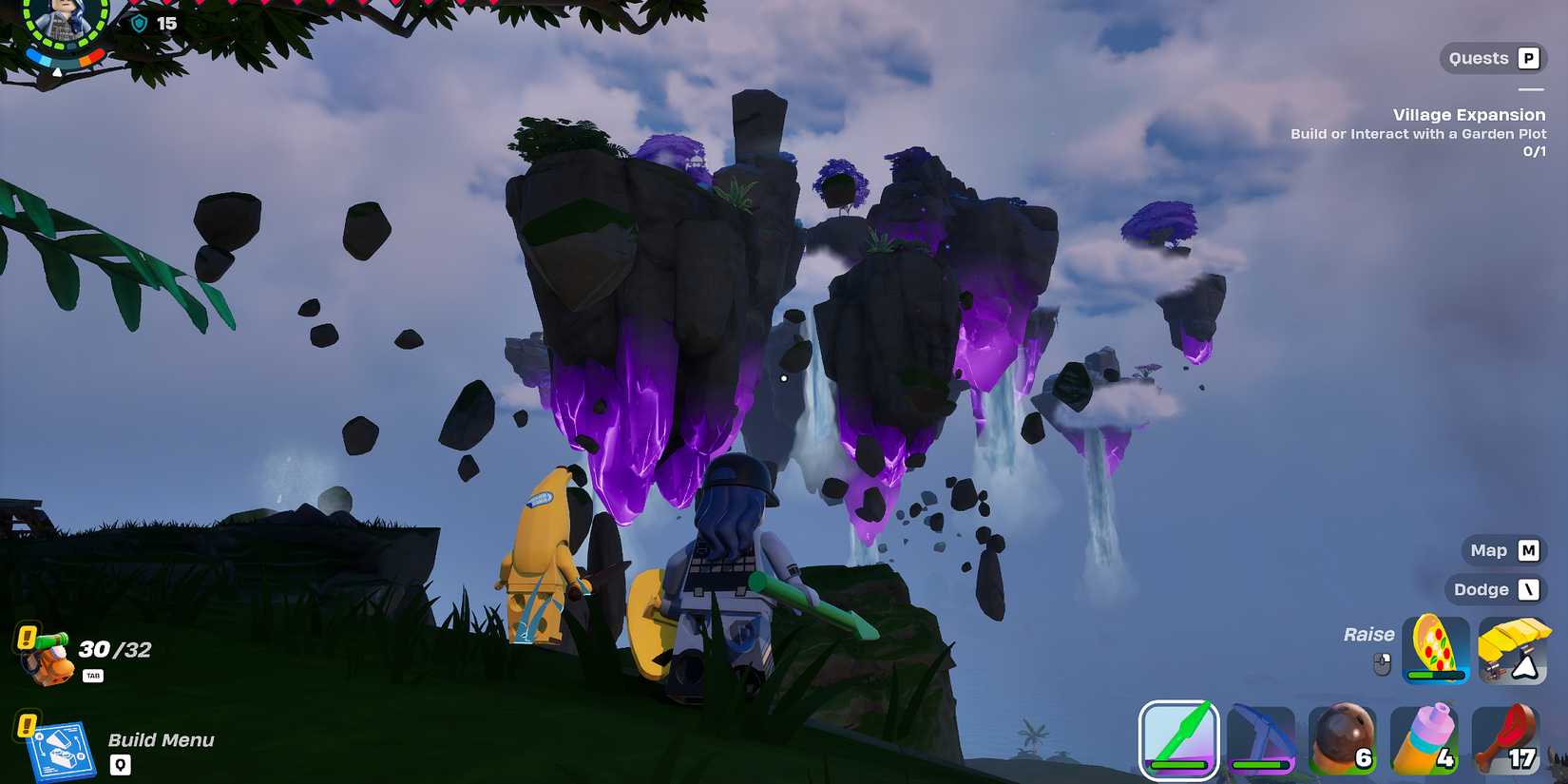This screenshot has height=784, width=1568.
Task: Open the Map using the M button
Action: pos(1502,550)
